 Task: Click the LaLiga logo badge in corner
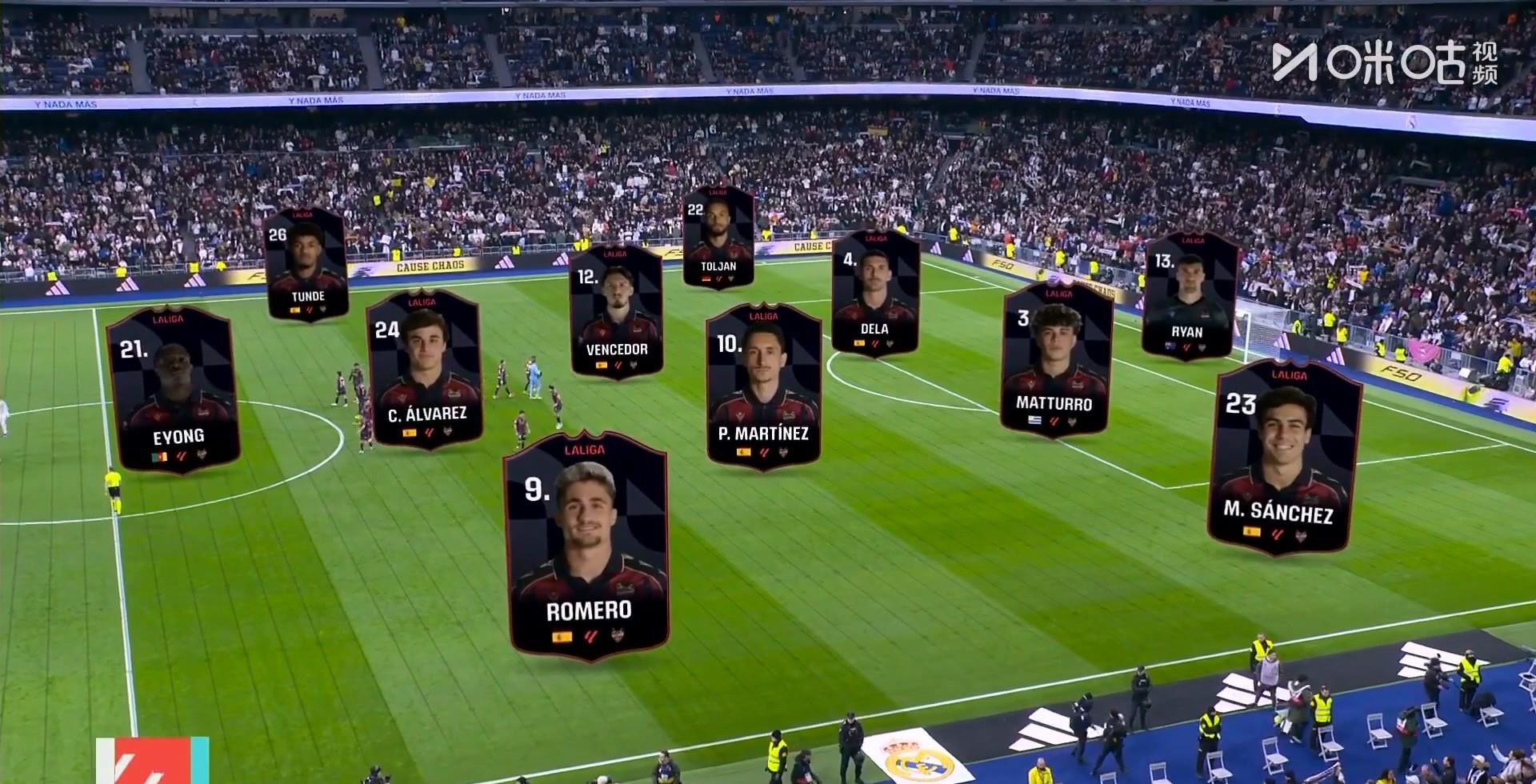tap(152, 760)
